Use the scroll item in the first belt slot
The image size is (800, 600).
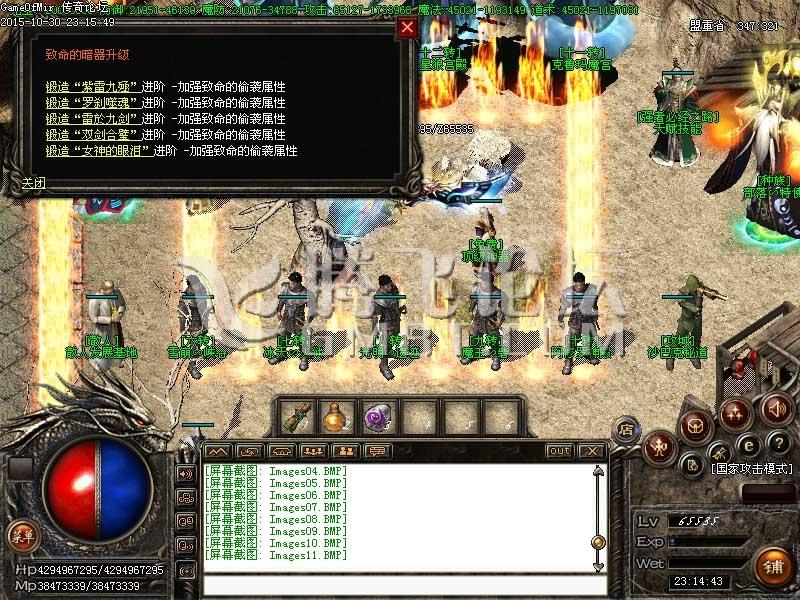coord(297,416)
